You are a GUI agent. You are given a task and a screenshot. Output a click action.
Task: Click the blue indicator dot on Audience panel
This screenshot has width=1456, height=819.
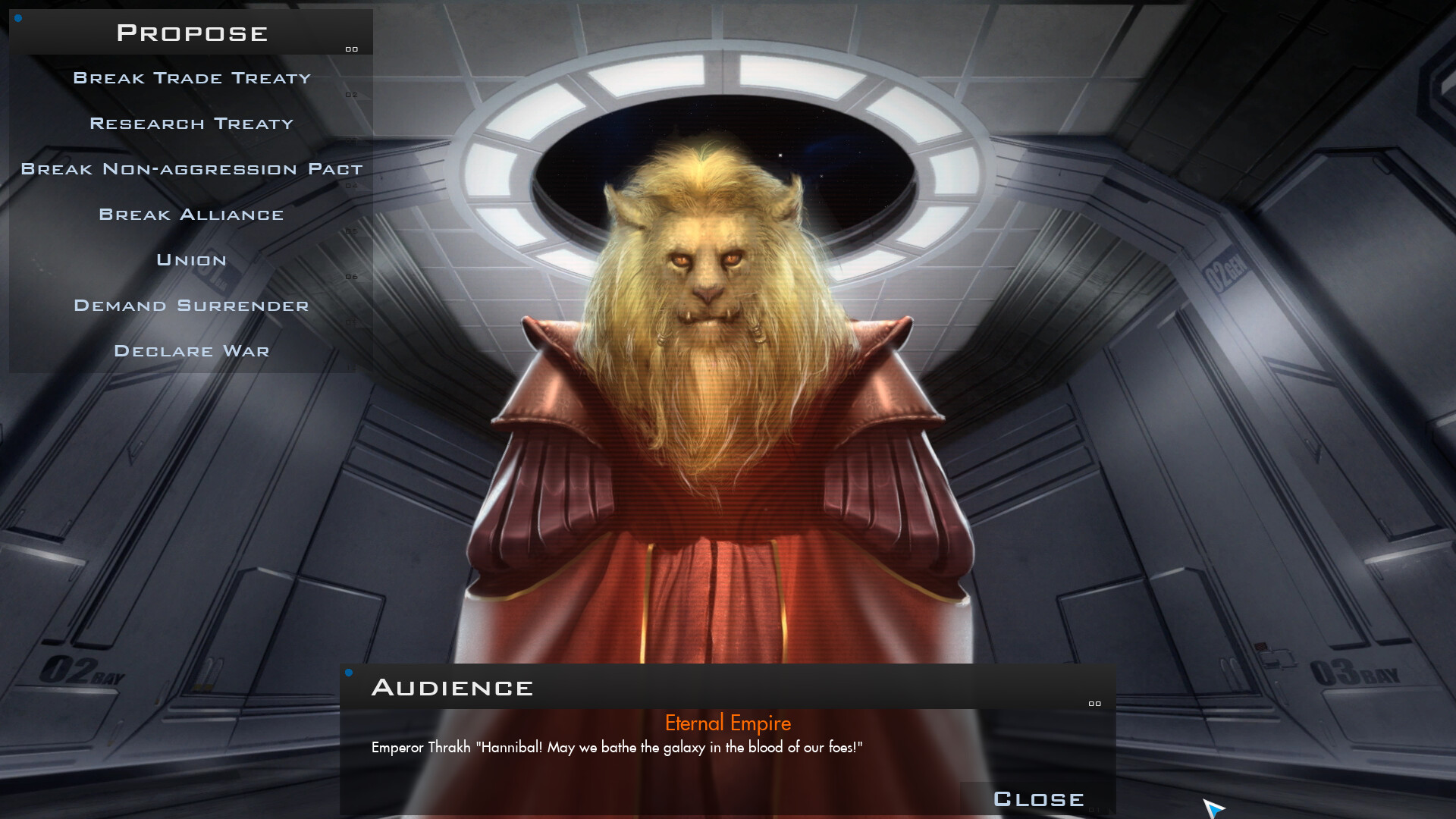pos(350,672)
